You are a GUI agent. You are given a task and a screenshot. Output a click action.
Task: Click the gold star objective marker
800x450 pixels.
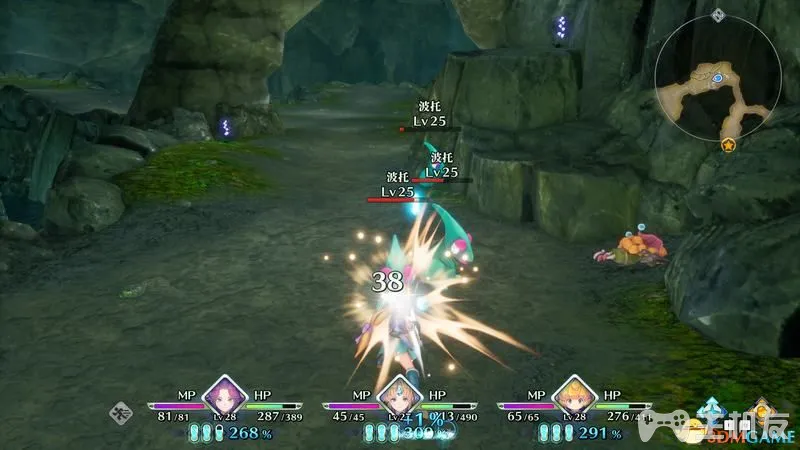(x=727, y=146)
